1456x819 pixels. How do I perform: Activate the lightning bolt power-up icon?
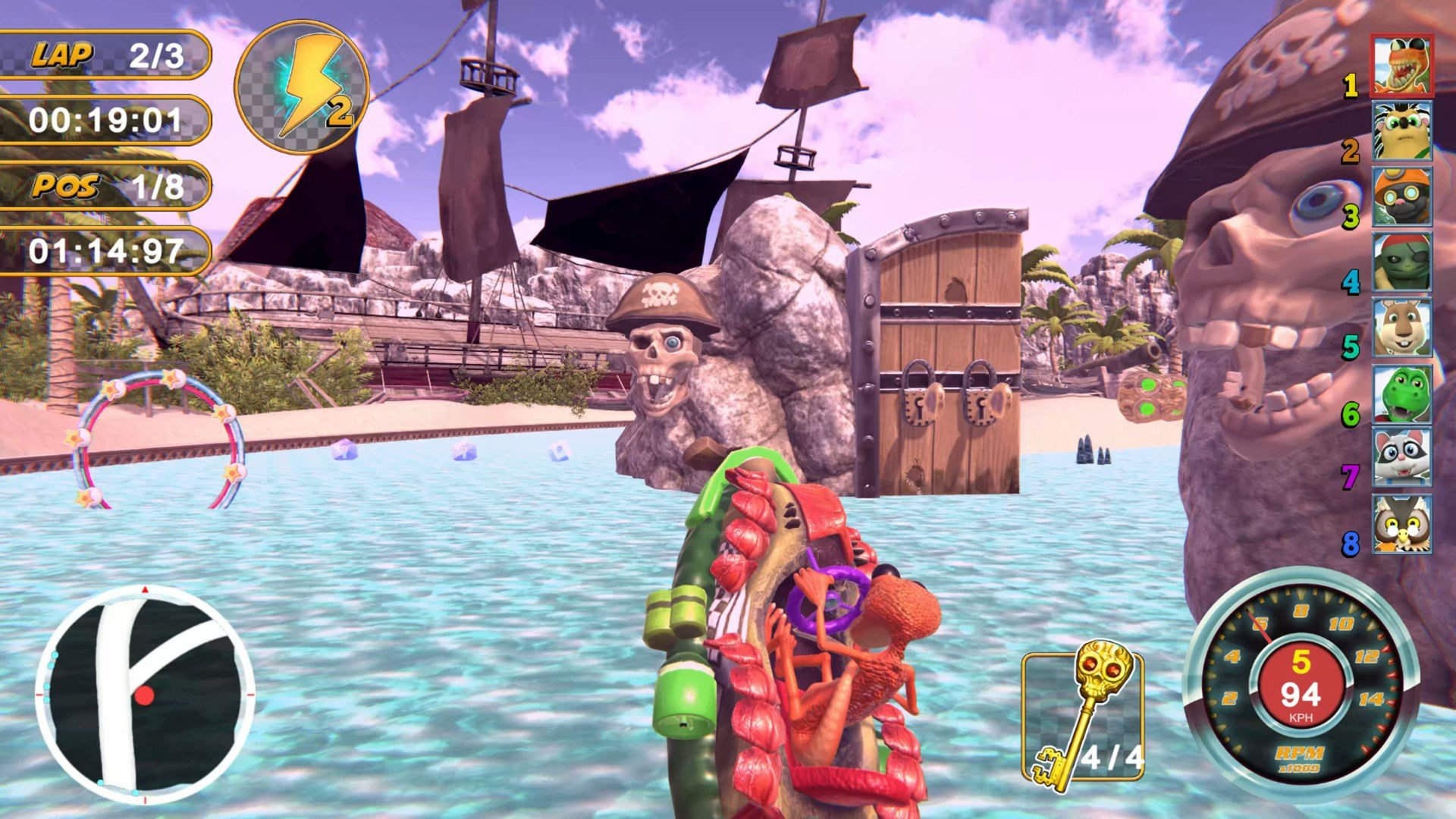[302, 87]
